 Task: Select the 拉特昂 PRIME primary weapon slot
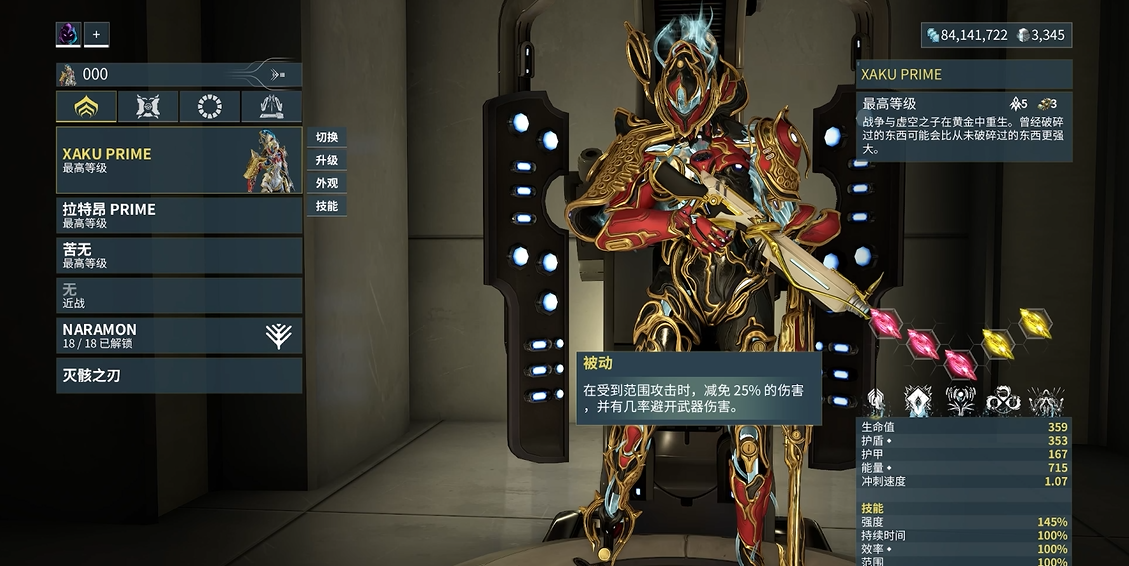[x=178, y=215]
